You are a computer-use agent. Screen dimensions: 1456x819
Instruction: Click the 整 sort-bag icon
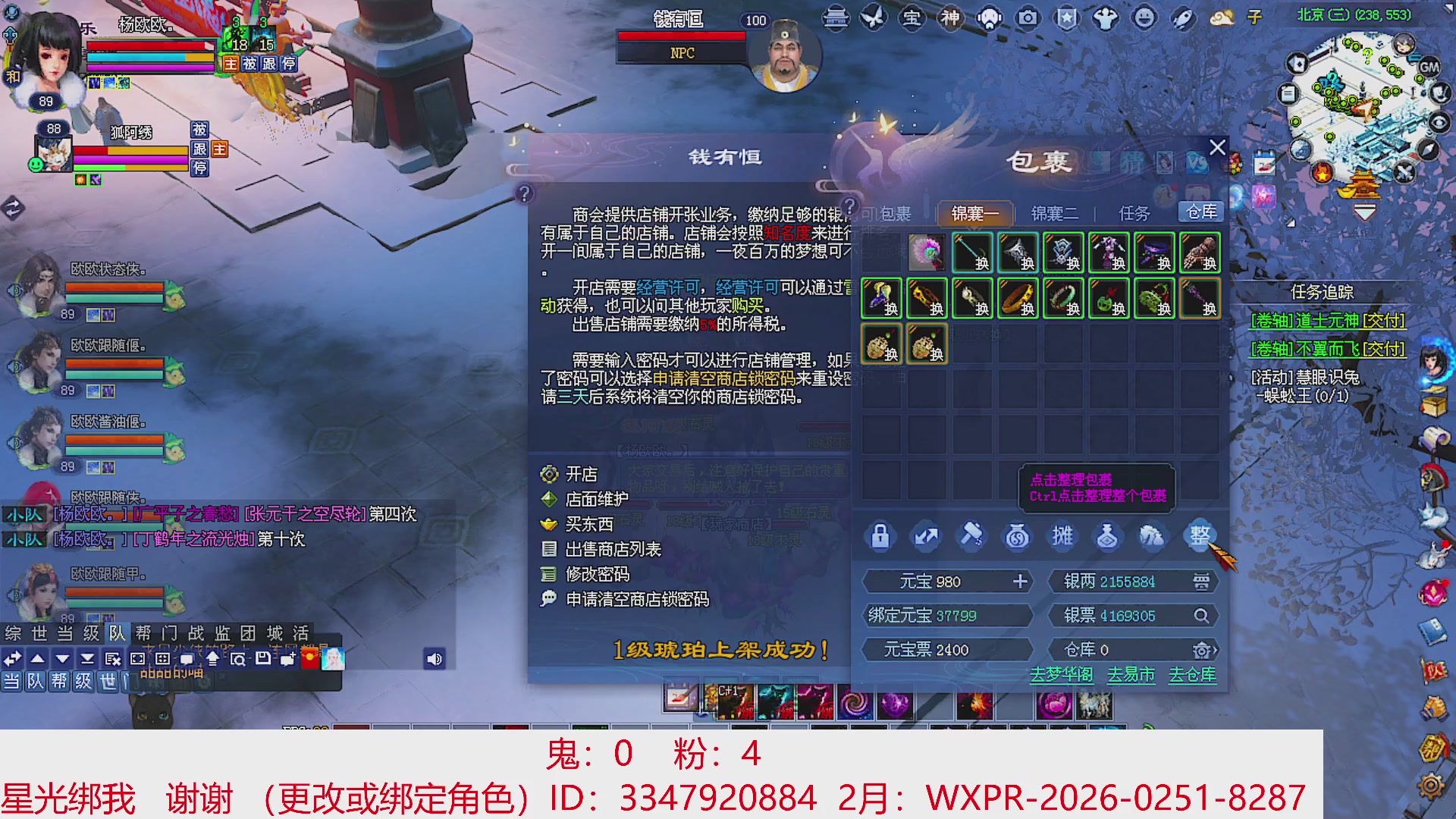[1199, 536]
